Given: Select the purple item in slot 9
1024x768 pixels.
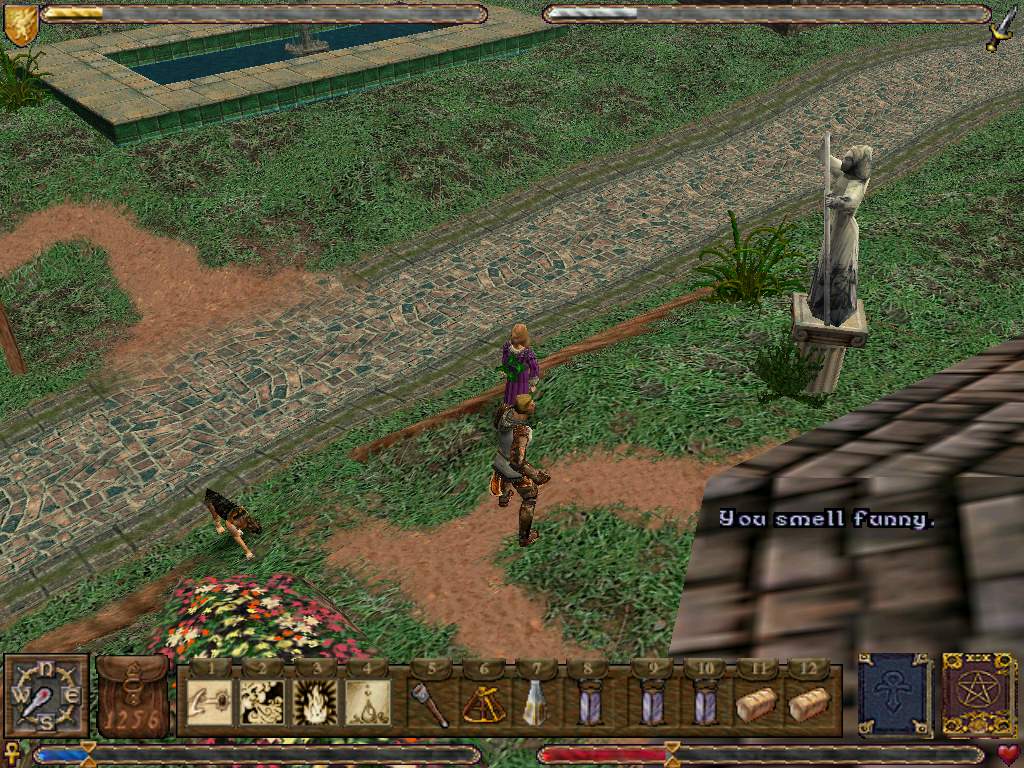Looking at the screenshot, I should point(652,702).
